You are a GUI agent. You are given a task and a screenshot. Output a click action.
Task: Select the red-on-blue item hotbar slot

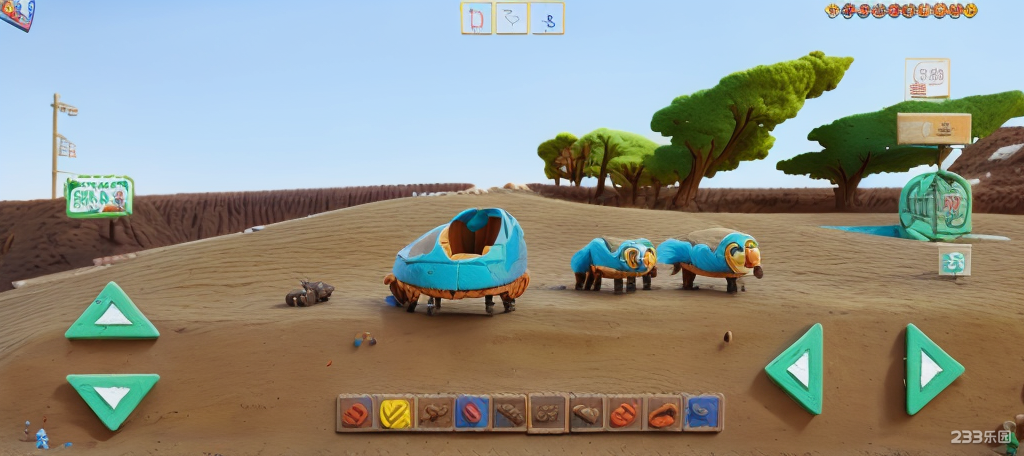pos(471,413)
